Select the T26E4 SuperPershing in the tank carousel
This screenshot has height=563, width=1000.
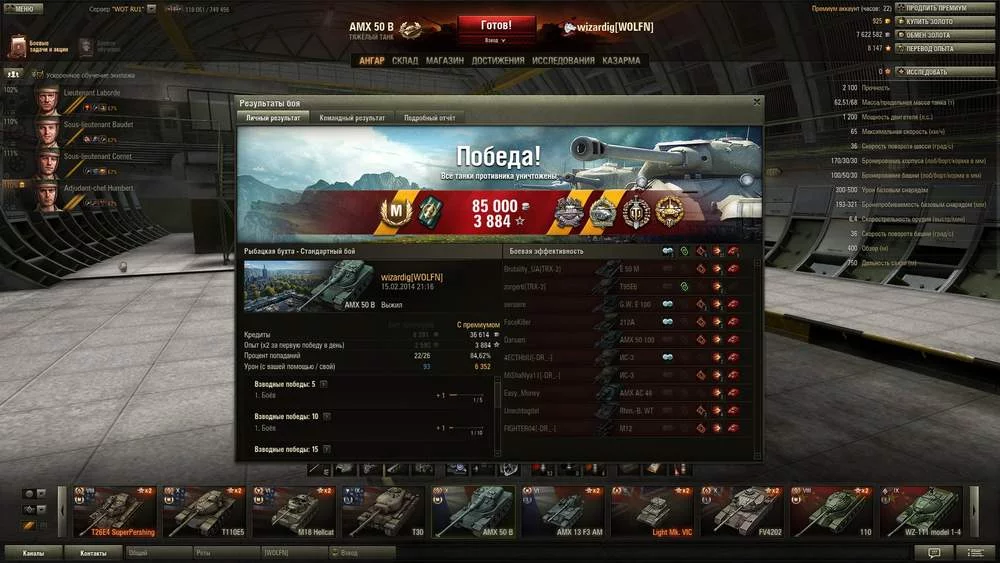click(114, 510)
